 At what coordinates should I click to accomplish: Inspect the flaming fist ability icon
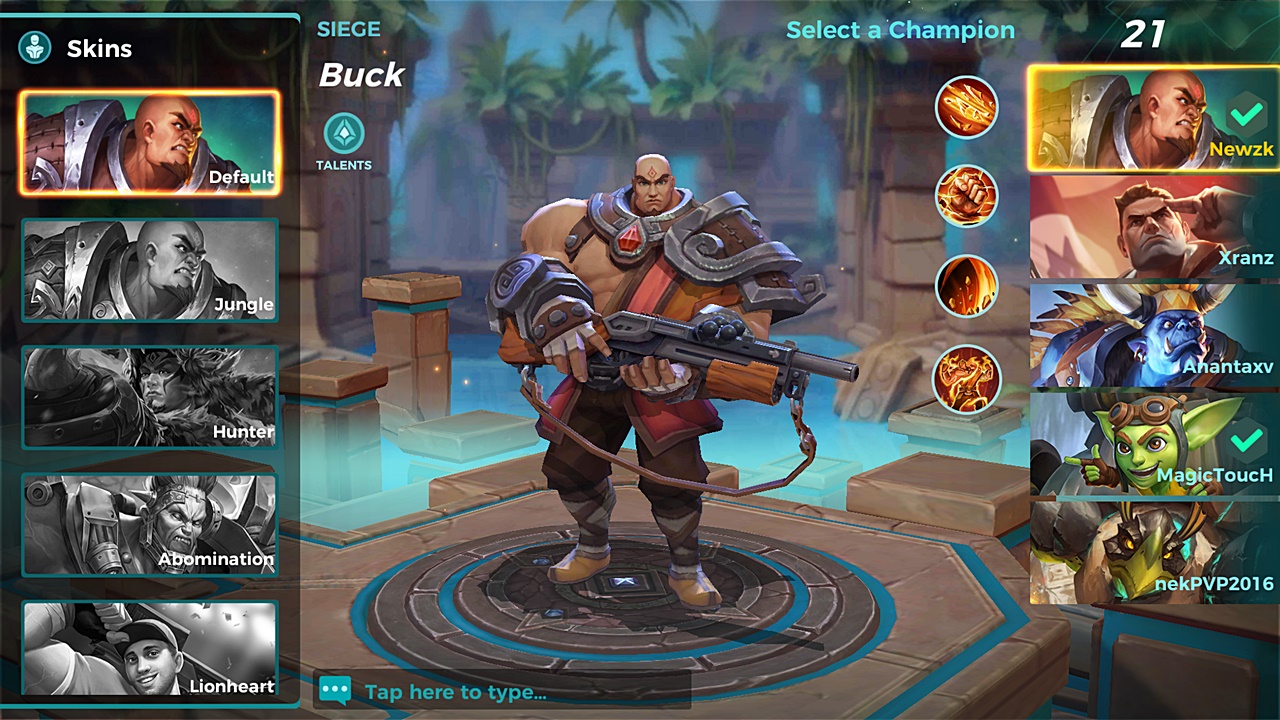pyautogui.click(x=967, y=196)
